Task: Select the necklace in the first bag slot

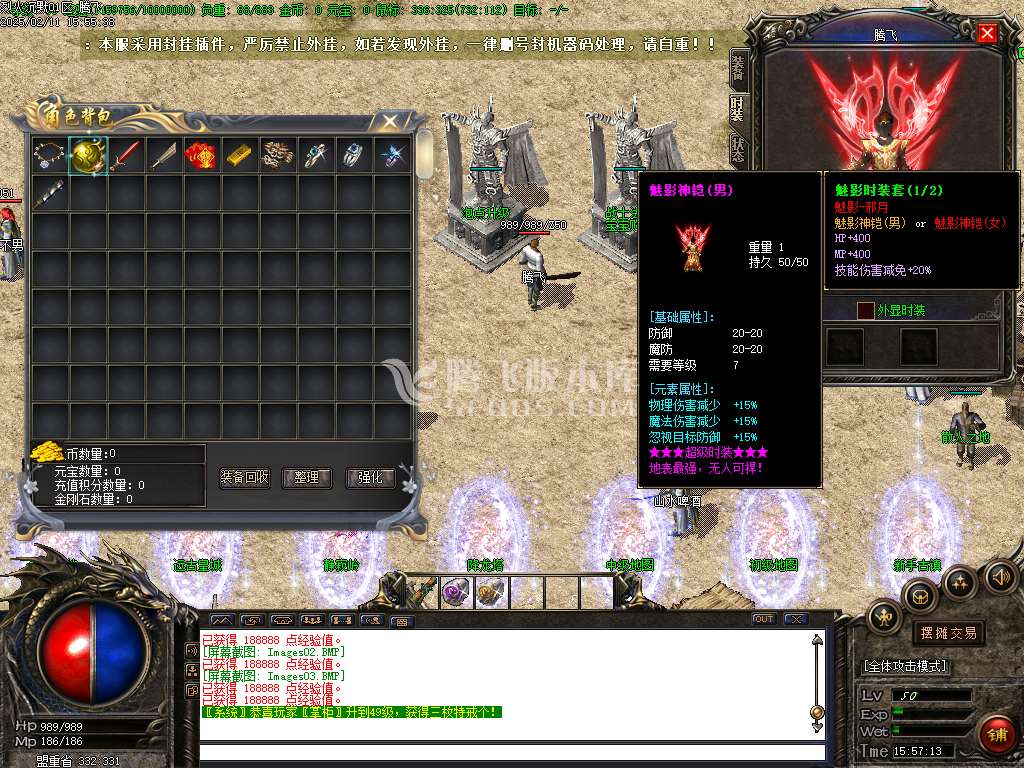Action: tap(50, 155)
